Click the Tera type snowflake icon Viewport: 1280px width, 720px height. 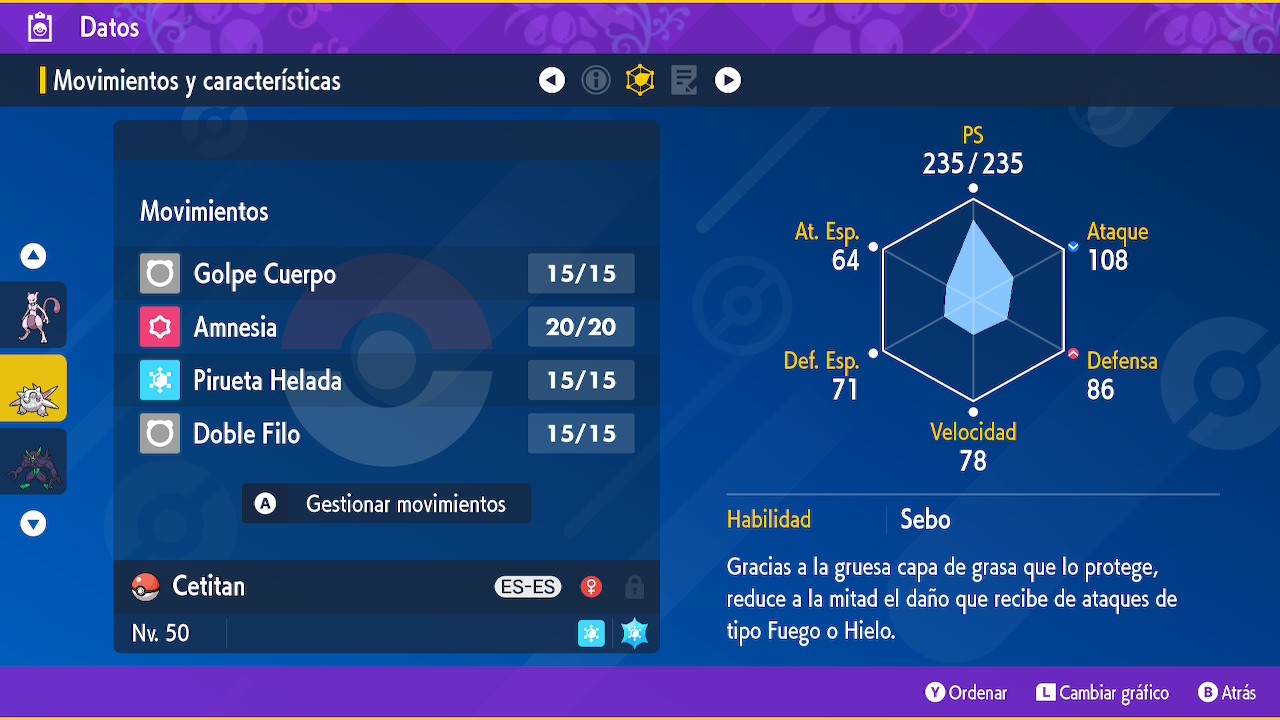click(634, 633)
